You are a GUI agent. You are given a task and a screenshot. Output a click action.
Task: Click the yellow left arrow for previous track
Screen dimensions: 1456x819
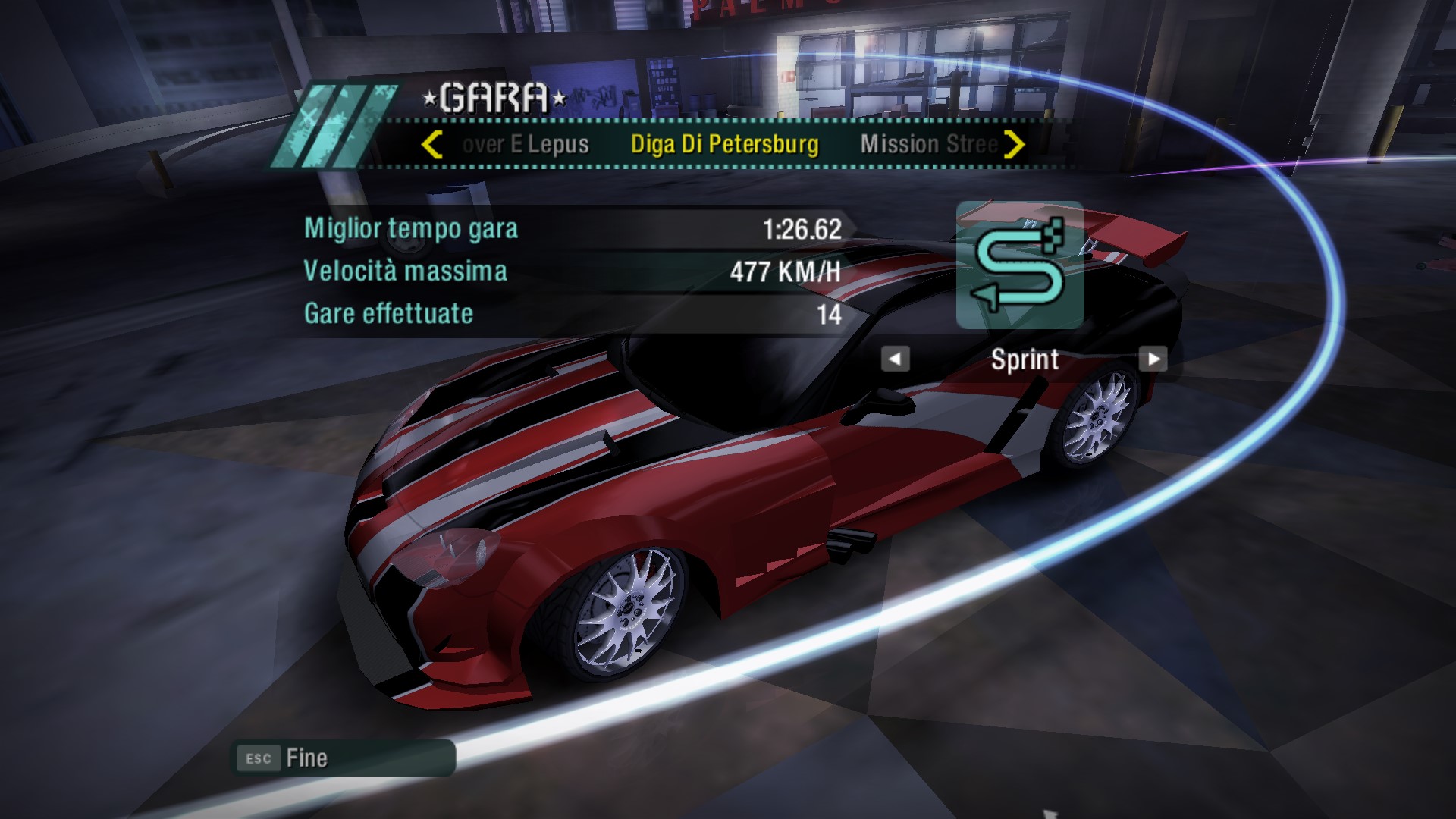431,144
